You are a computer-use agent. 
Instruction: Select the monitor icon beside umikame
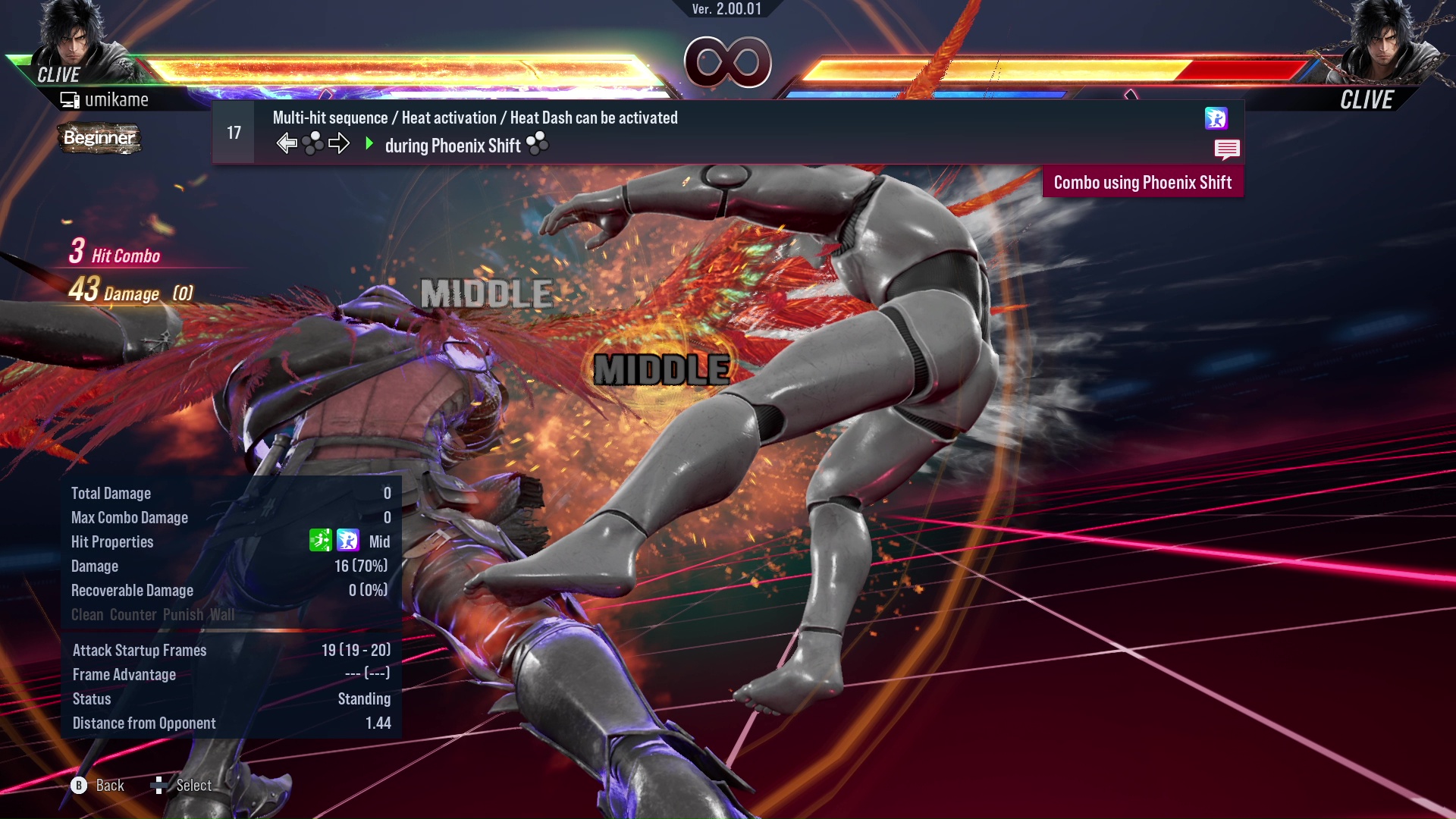coord(71,99)
